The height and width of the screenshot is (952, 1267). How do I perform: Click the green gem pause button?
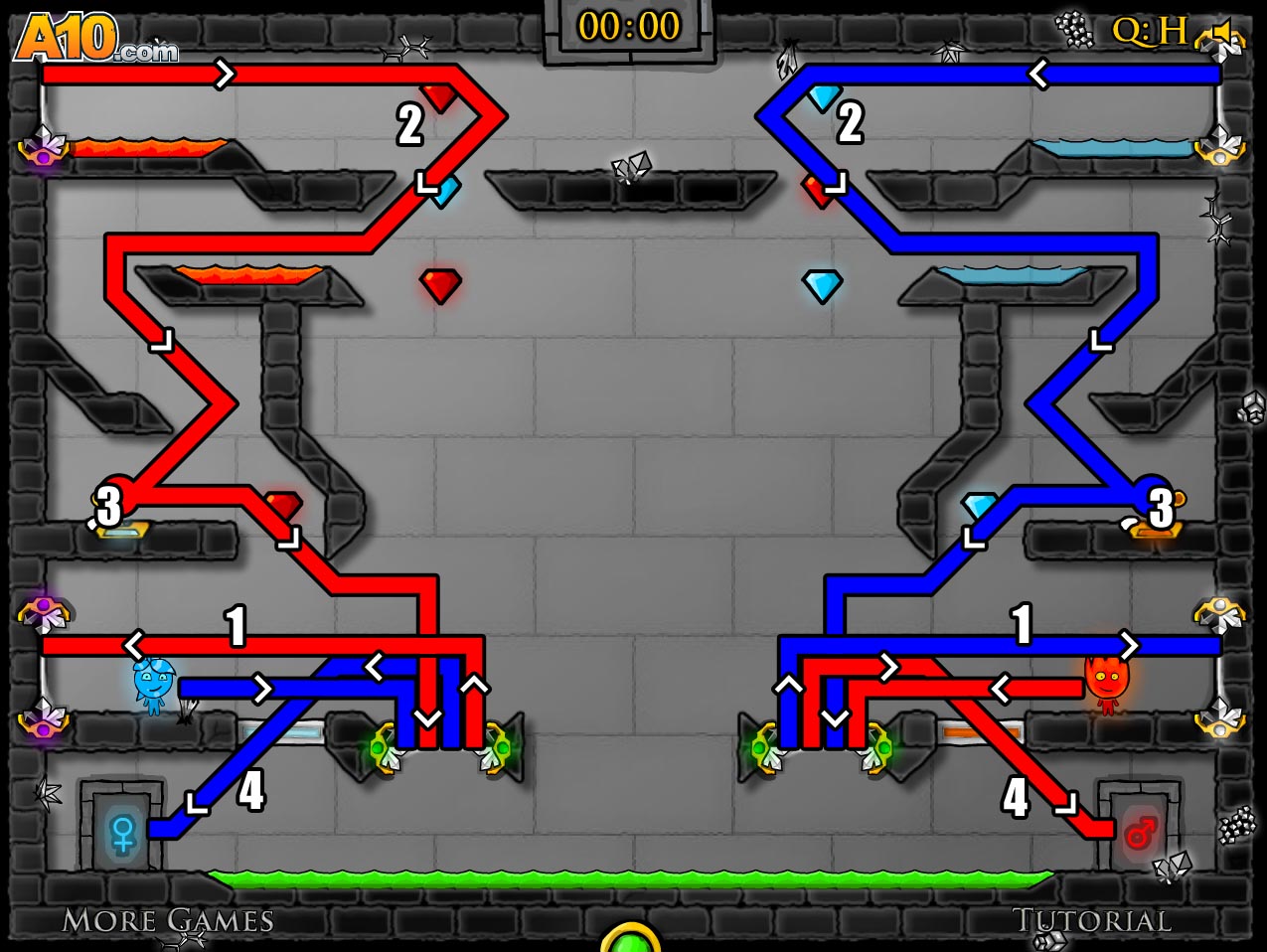point(630,939)
